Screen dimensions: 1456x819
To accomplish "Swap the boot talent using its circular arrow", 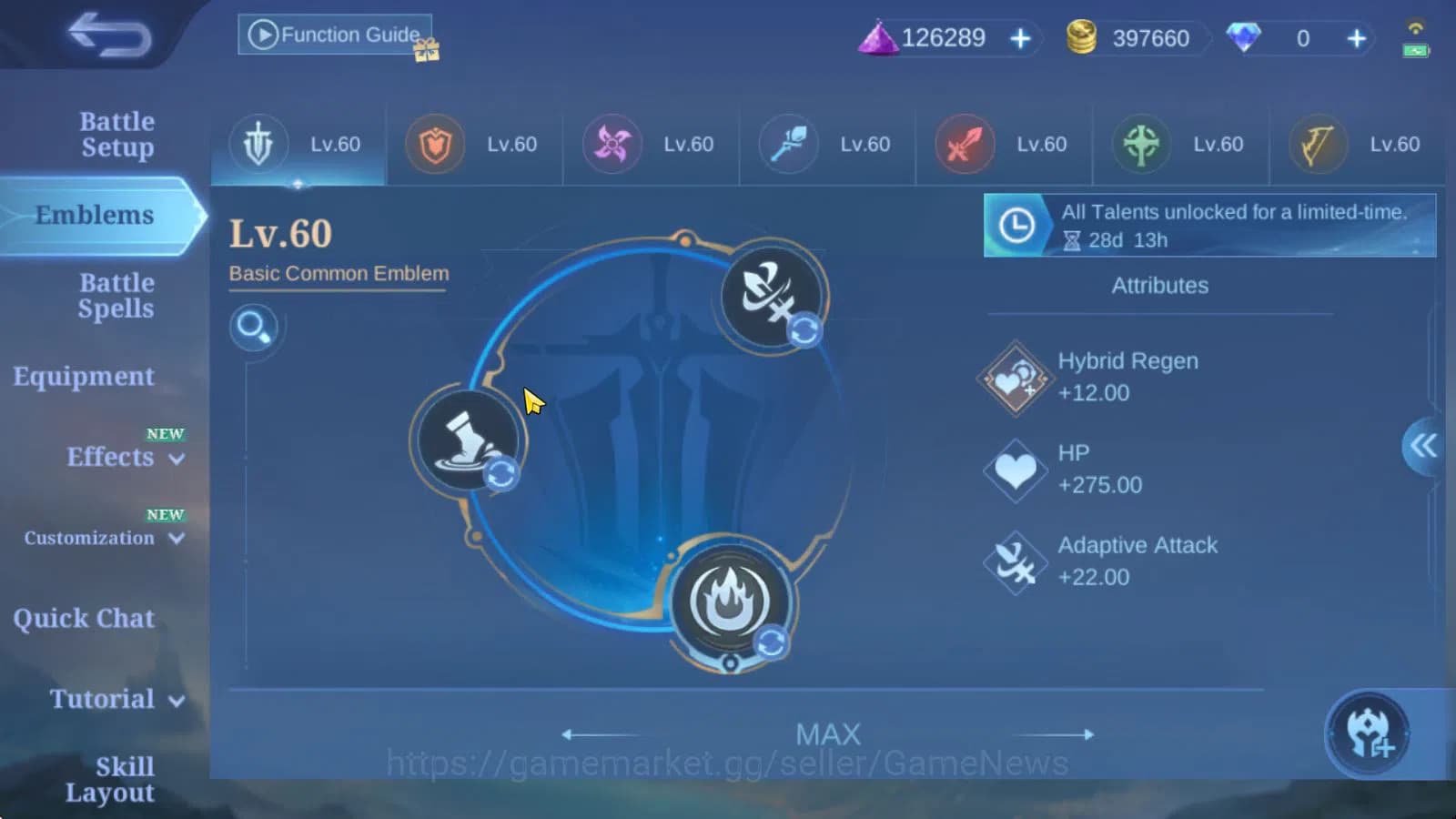I will pyautogui.click(x=501, y=474).
